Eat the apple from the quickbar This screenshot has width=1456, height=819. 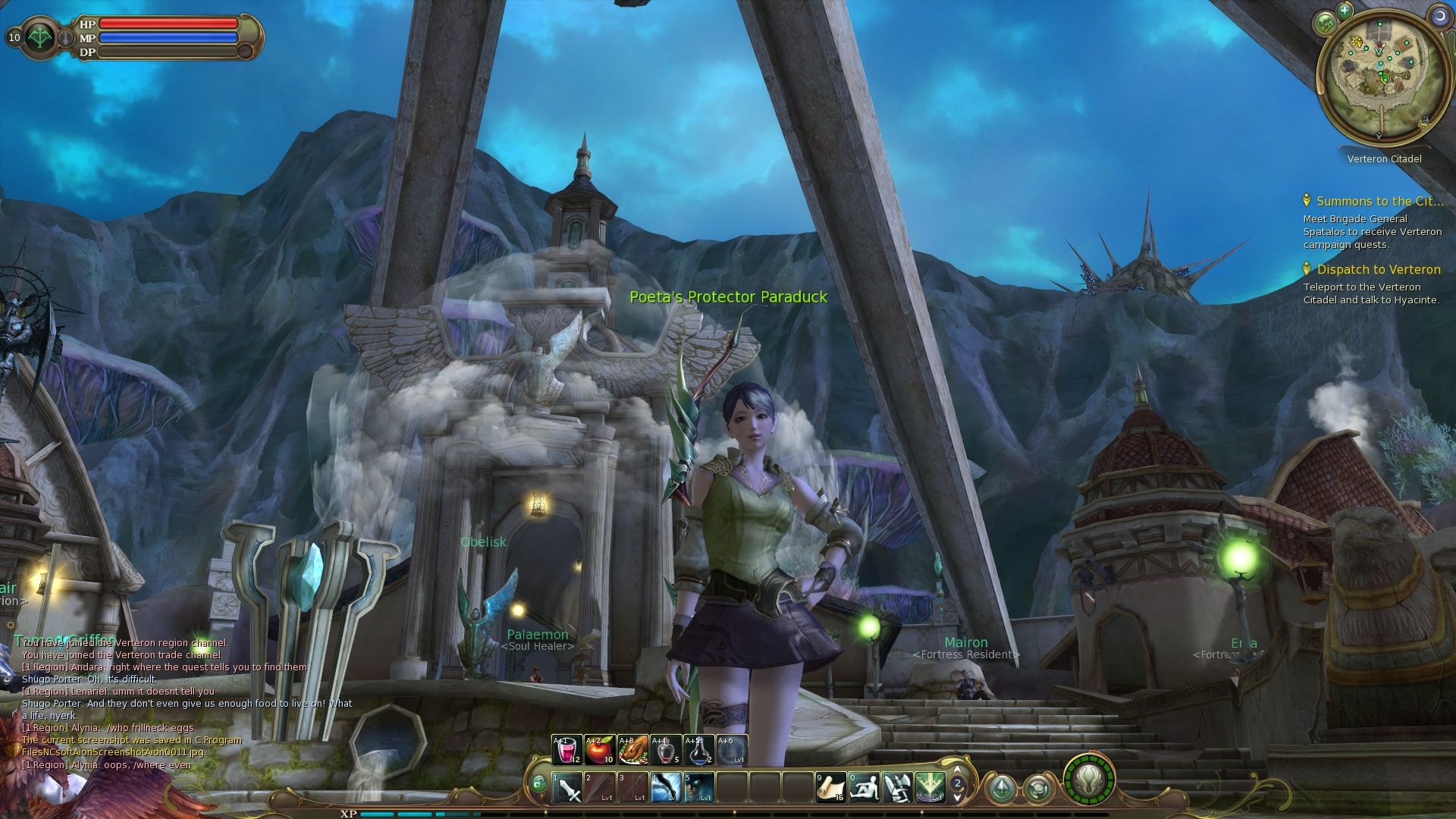coord(599,750)
